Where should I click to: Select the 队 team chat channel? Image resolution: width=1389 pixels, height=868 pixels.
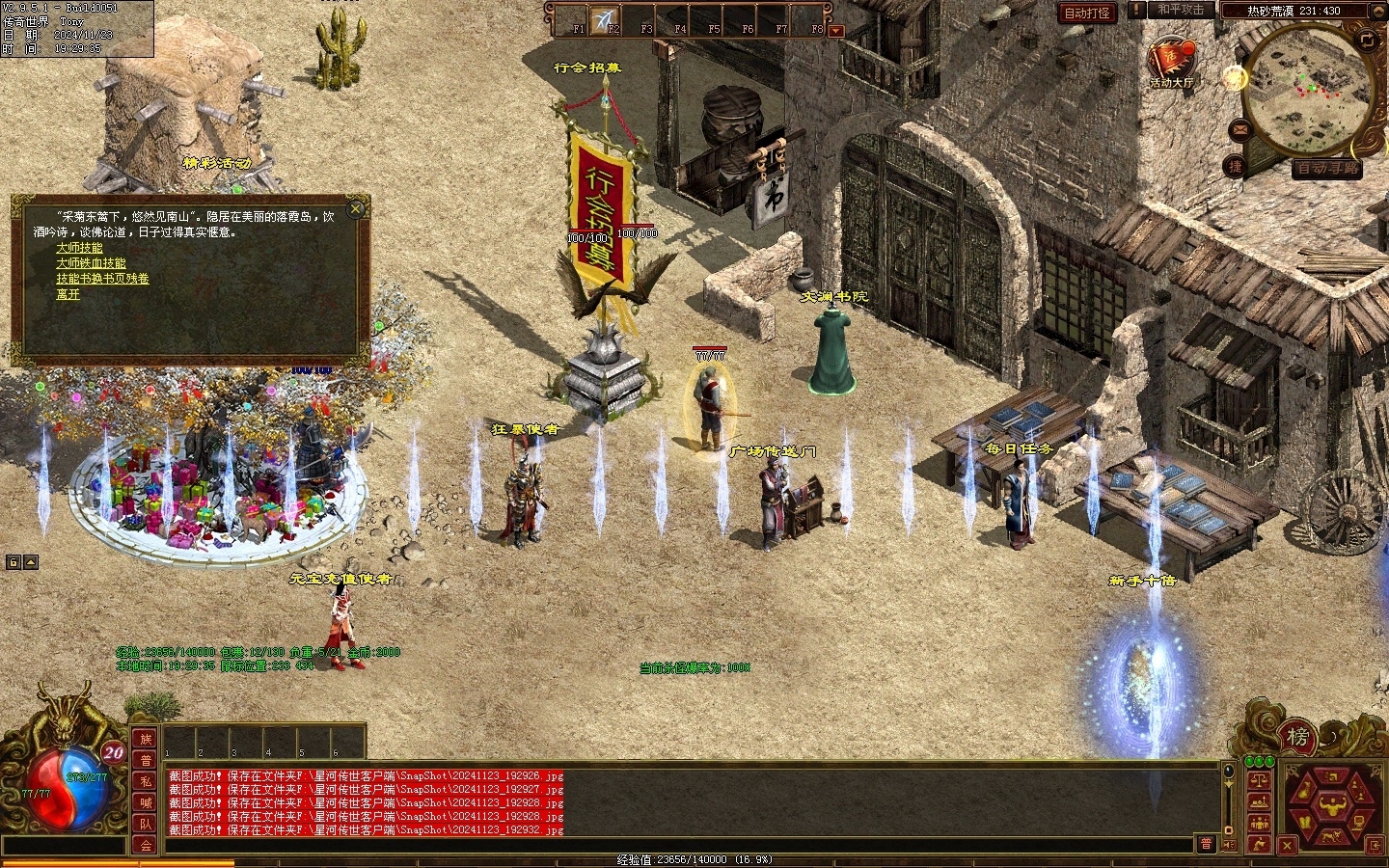pos(146,823)
